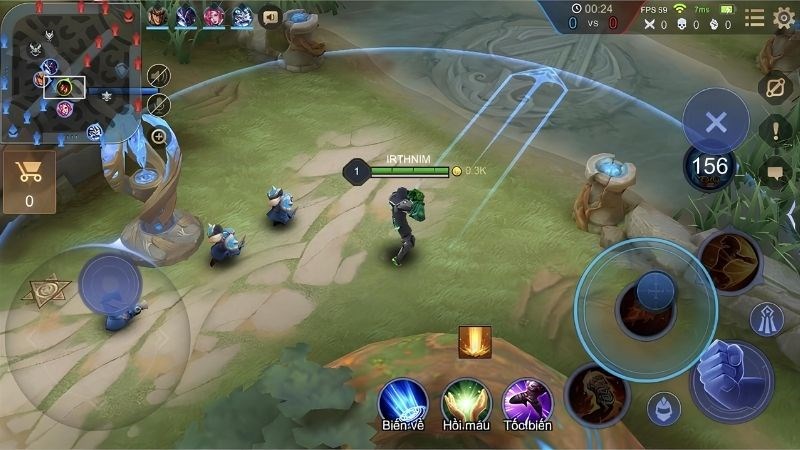This screenshot has width=800, height=450.
Task: Activate the Hồi máu heal spell
Action: click(x=465, y=401)
